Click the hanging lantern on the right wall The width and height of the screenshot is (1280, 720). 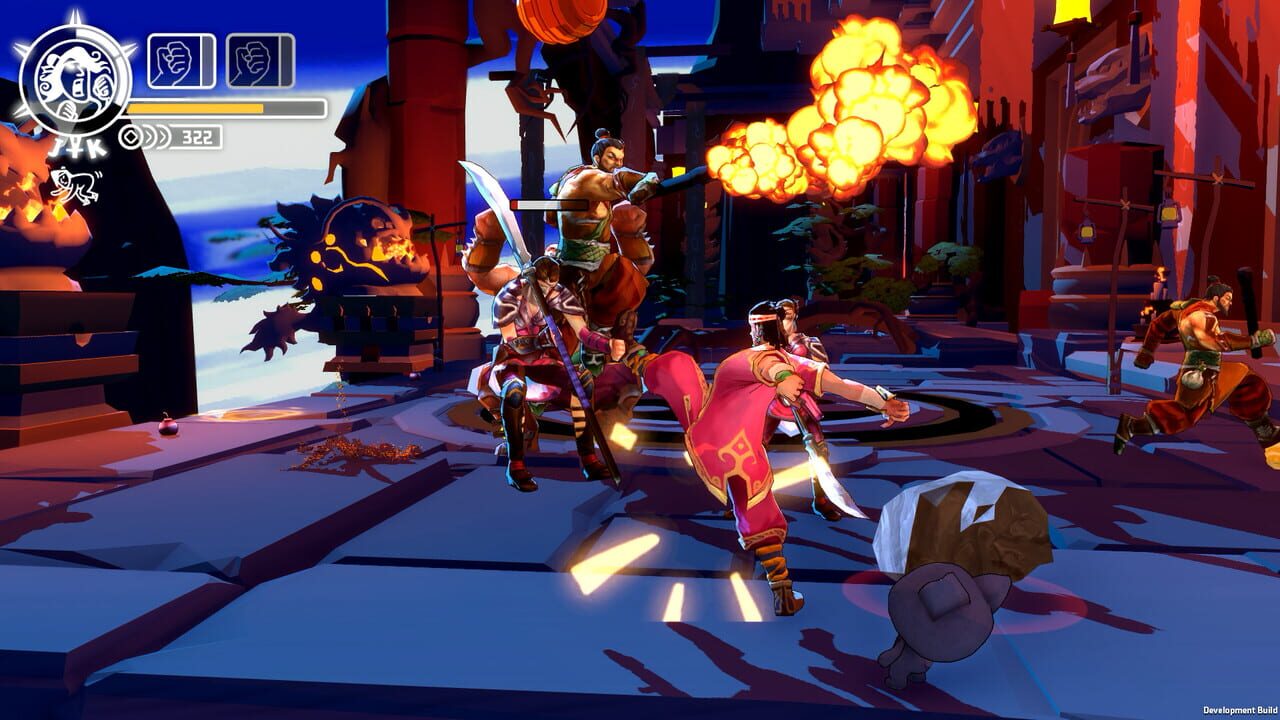click(x=1170, y=214)
